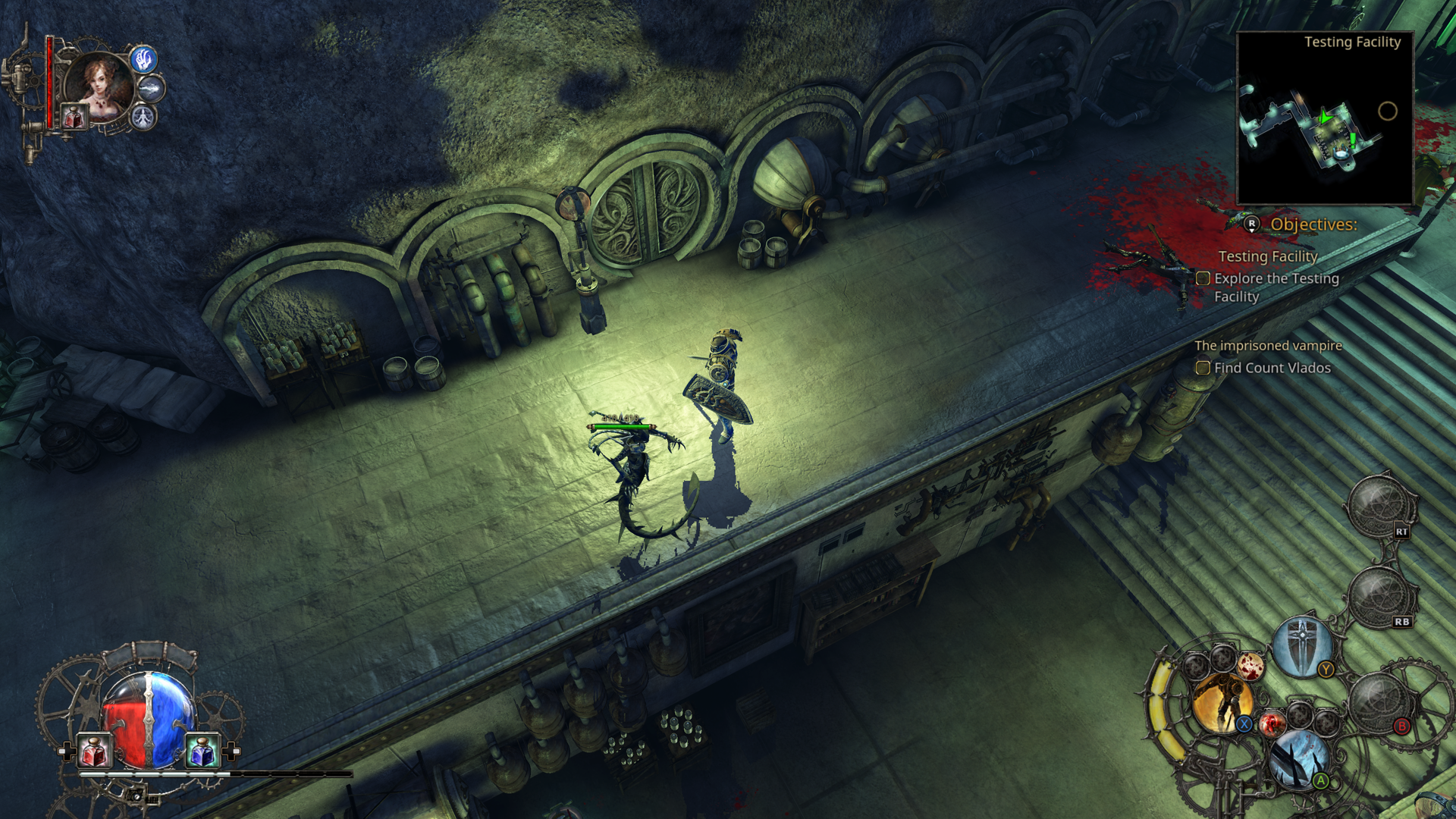Click the empty skill slot labeled RT

pos(1380,507)
